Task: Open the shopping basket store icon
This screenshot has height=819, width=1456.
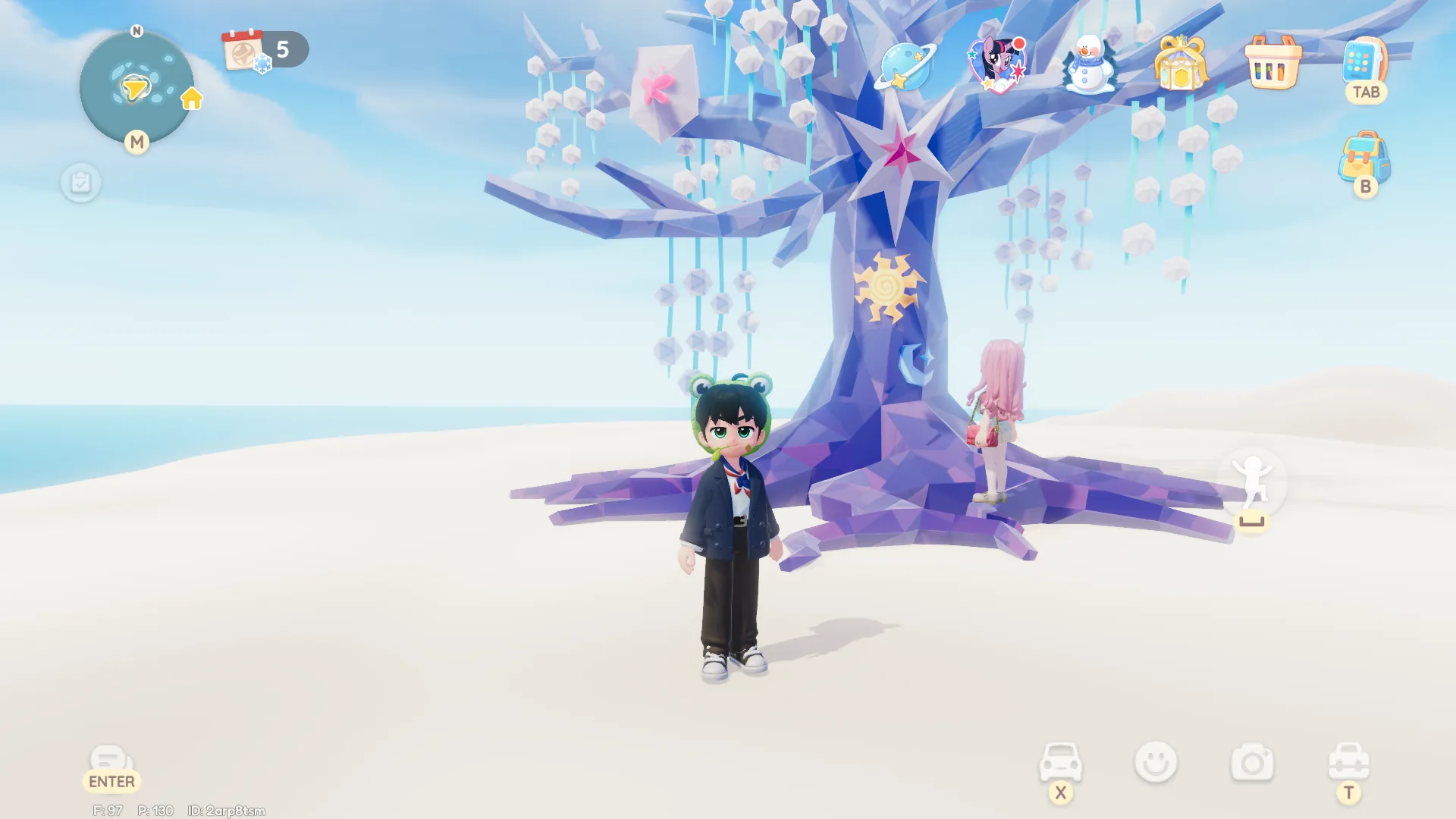Action: 1272,64
